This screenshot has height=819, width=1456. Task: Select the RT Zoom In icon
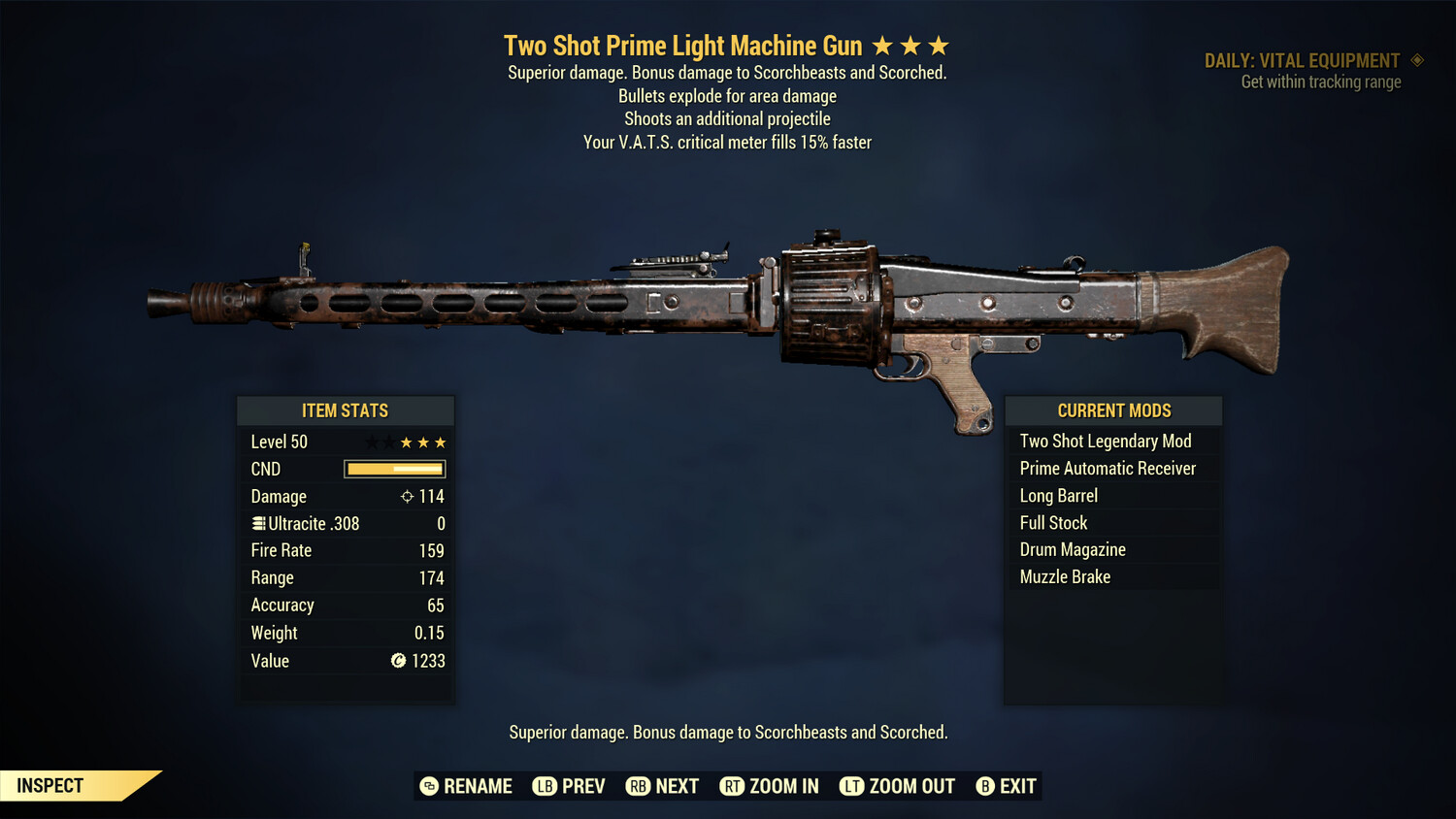click(x=733, y=786)
